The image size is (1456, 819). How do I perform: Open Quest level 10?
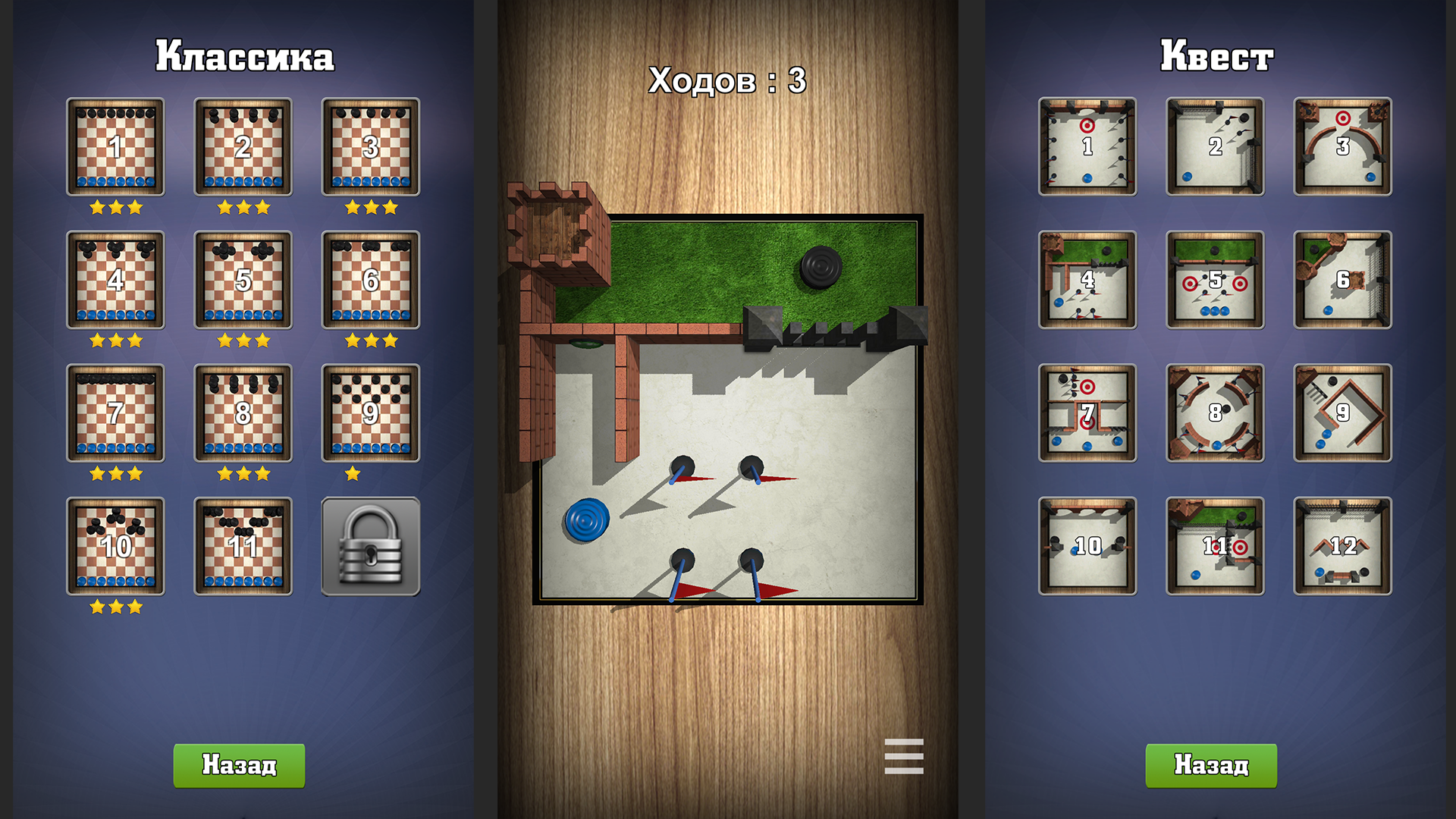pos(1087,546)
